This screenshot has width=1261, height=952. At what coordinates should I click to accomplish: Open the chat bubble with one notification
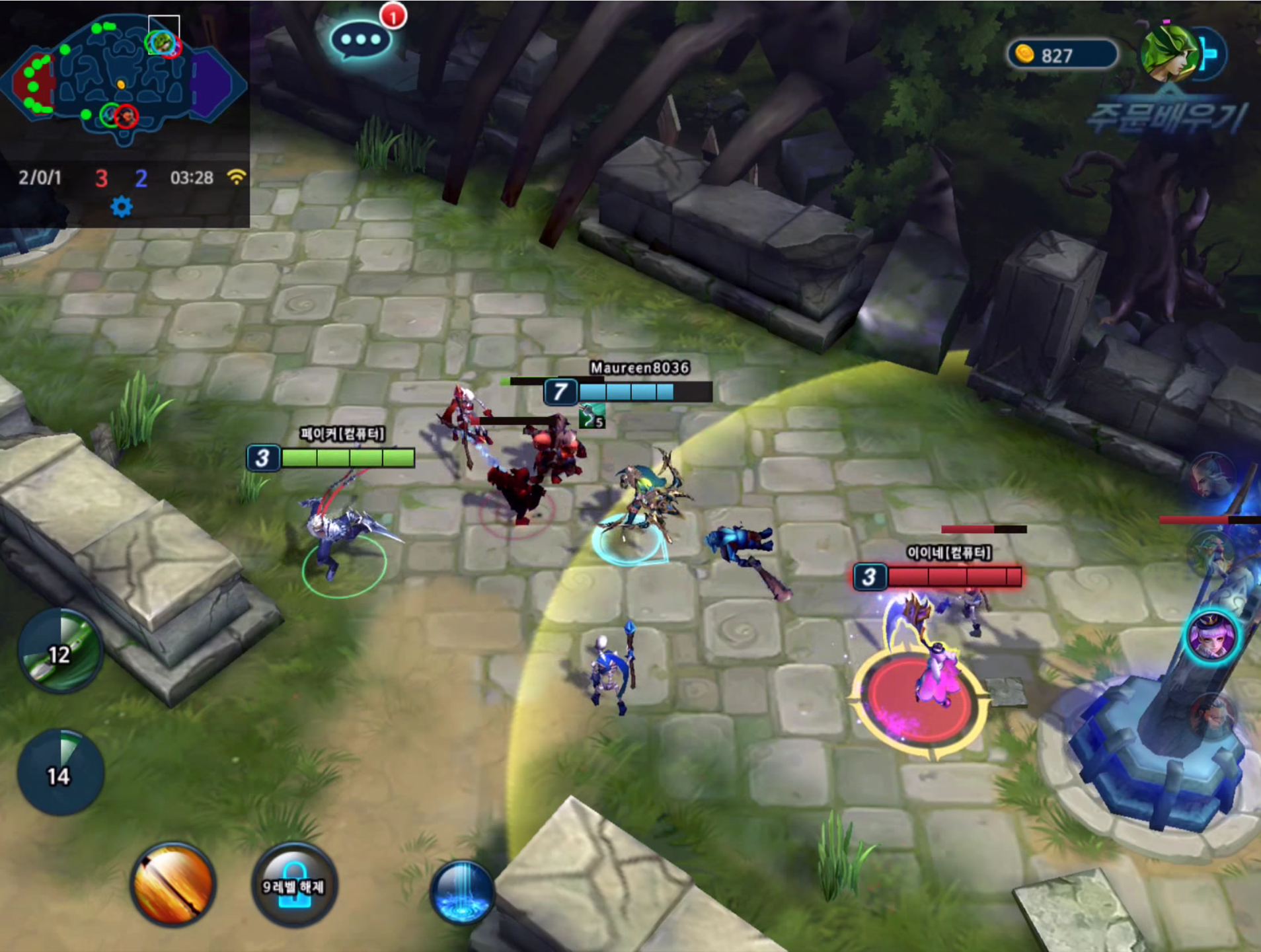361,40
